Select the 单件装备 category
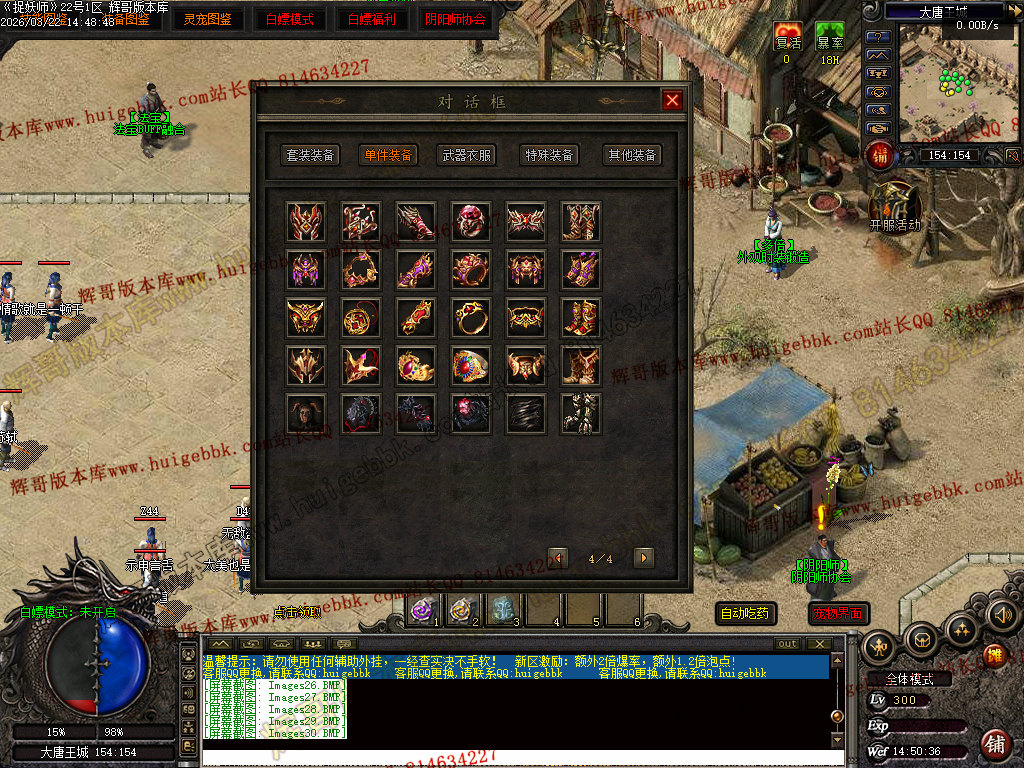The image size is (1024, 768). coord(388,155)
